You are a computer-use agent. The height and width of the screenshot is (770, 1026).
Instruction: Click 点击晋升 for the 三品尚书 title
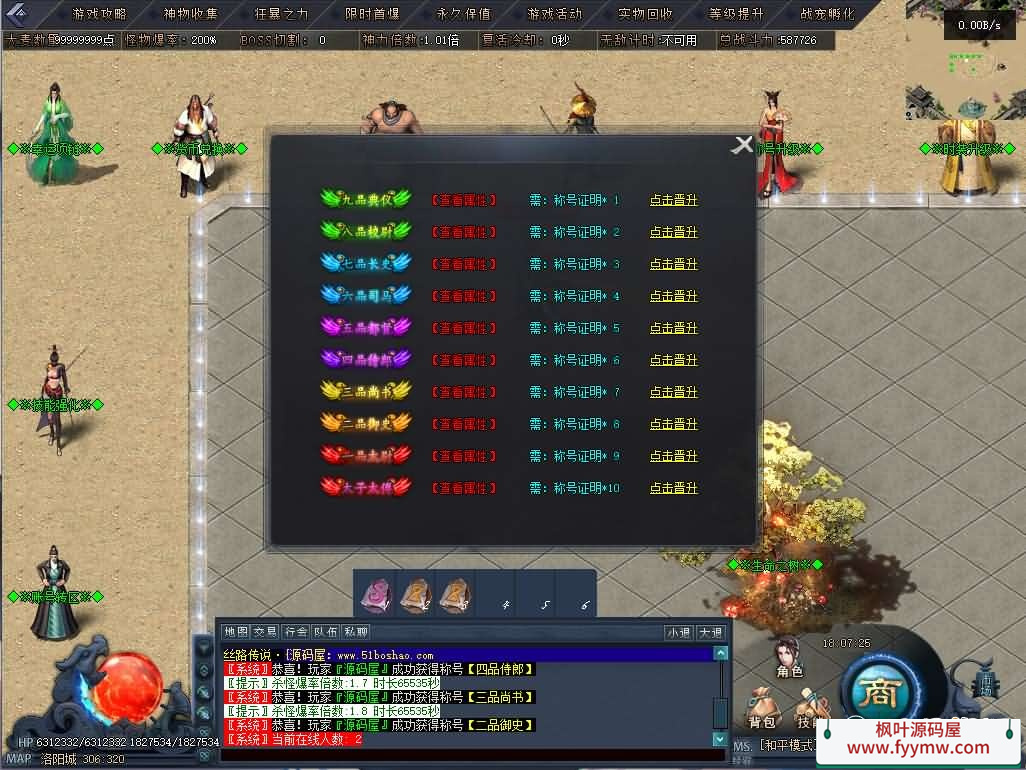(673, 392)
